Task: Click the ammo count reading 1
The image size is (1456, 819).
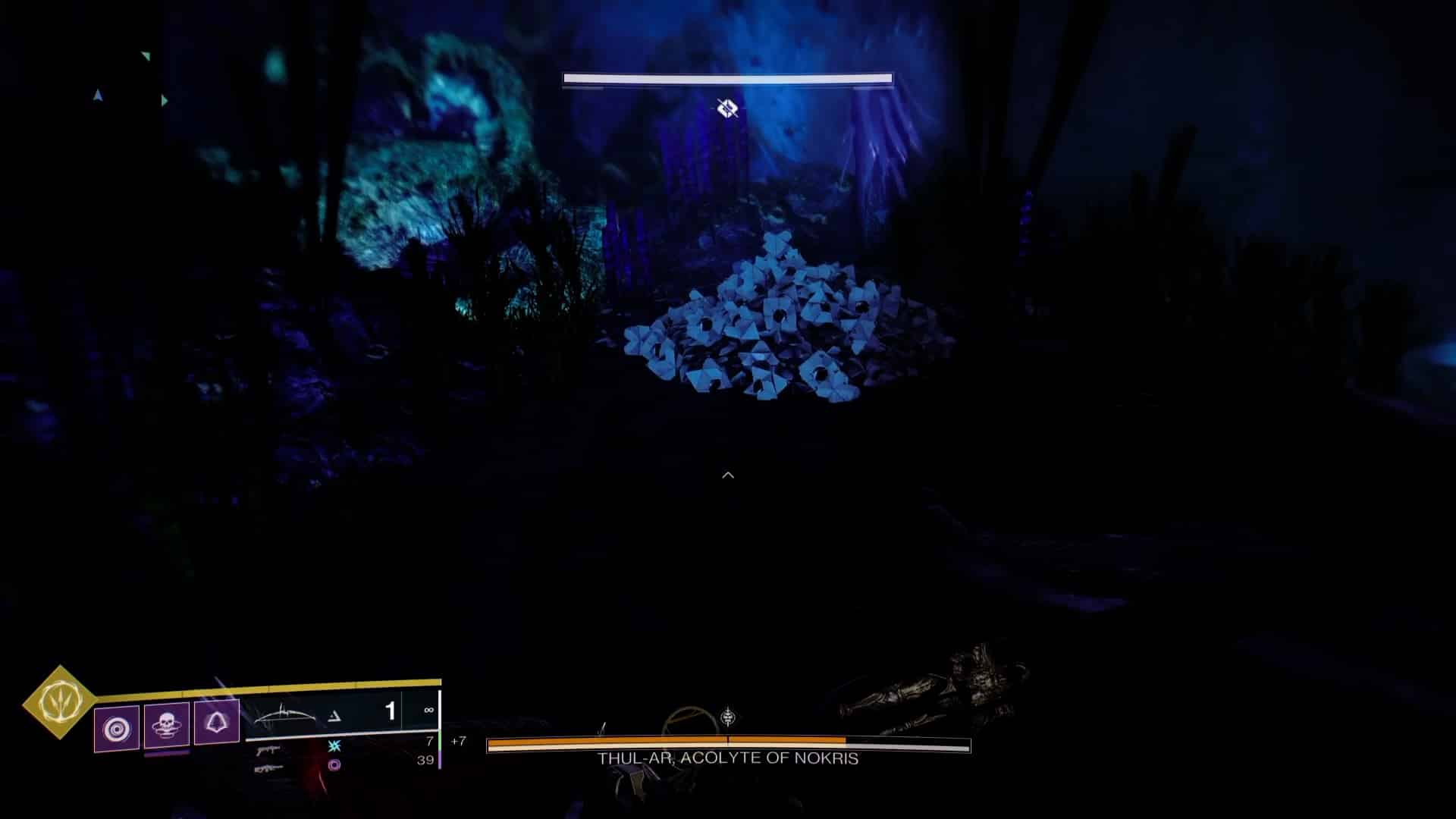Action: [x=391, y=710]
